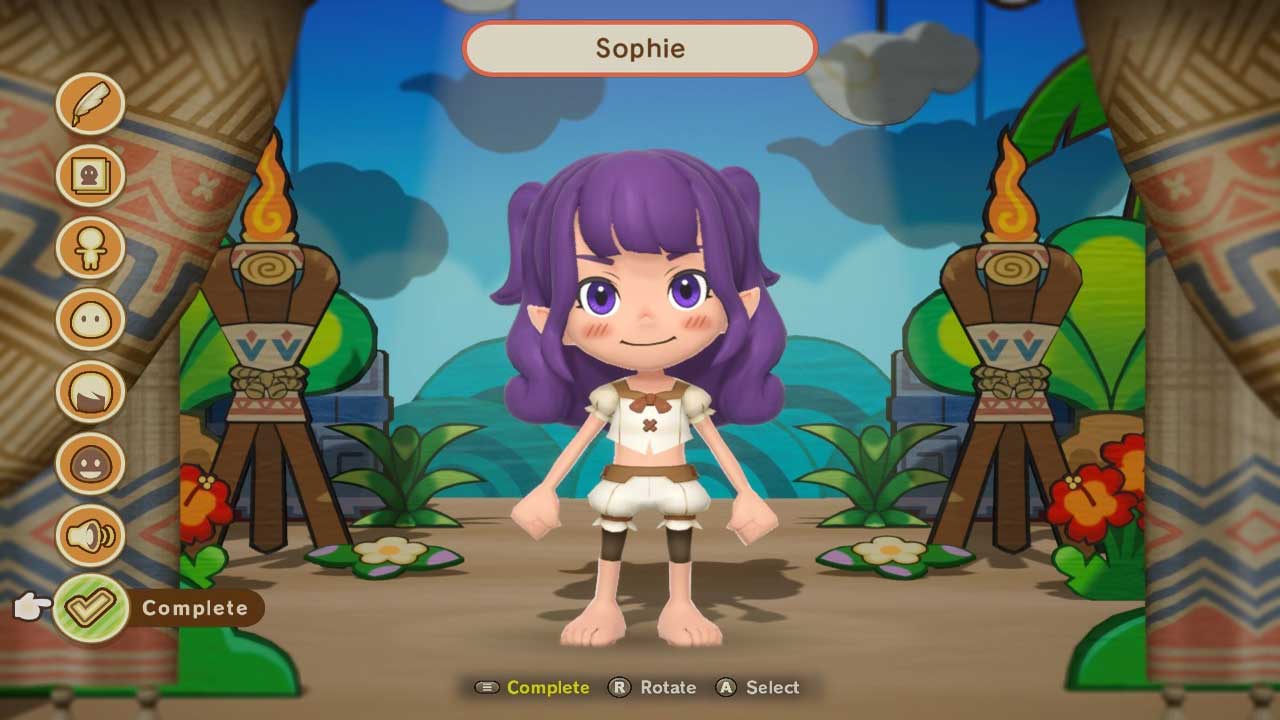Choose the body figure option

90,248
